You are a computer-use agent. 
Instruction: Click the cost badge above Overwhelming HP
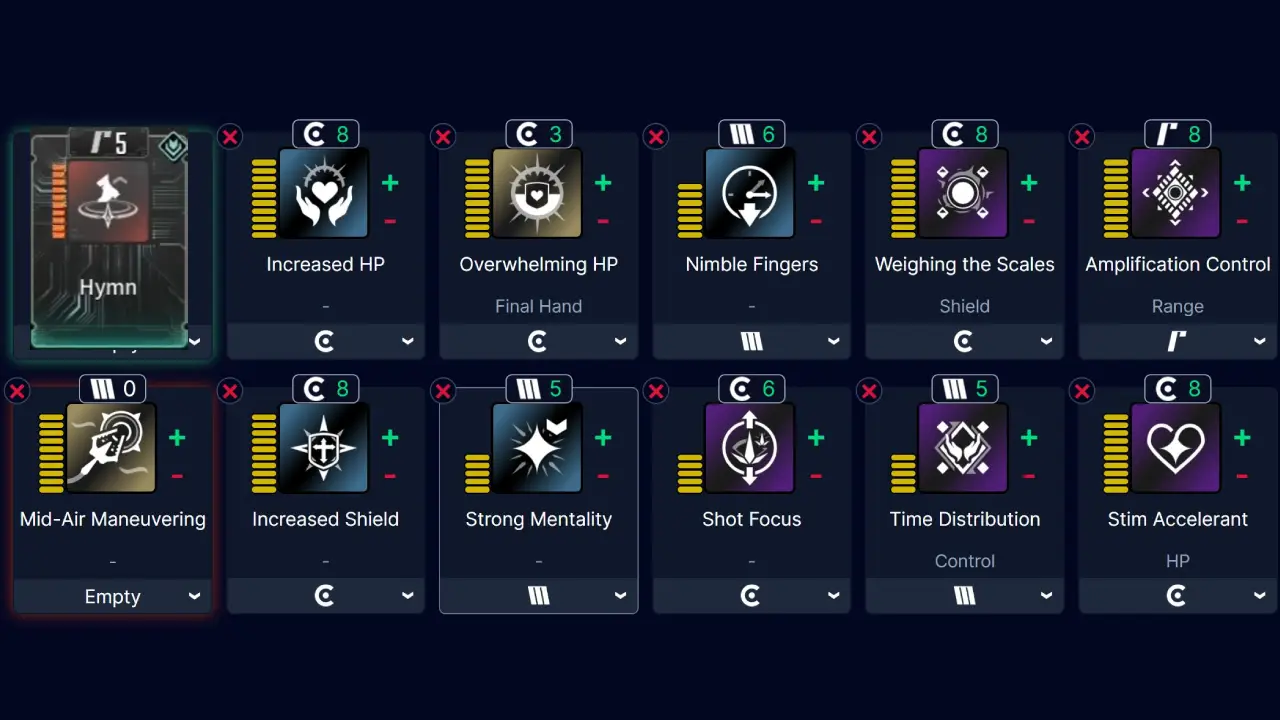pos(538,133)
